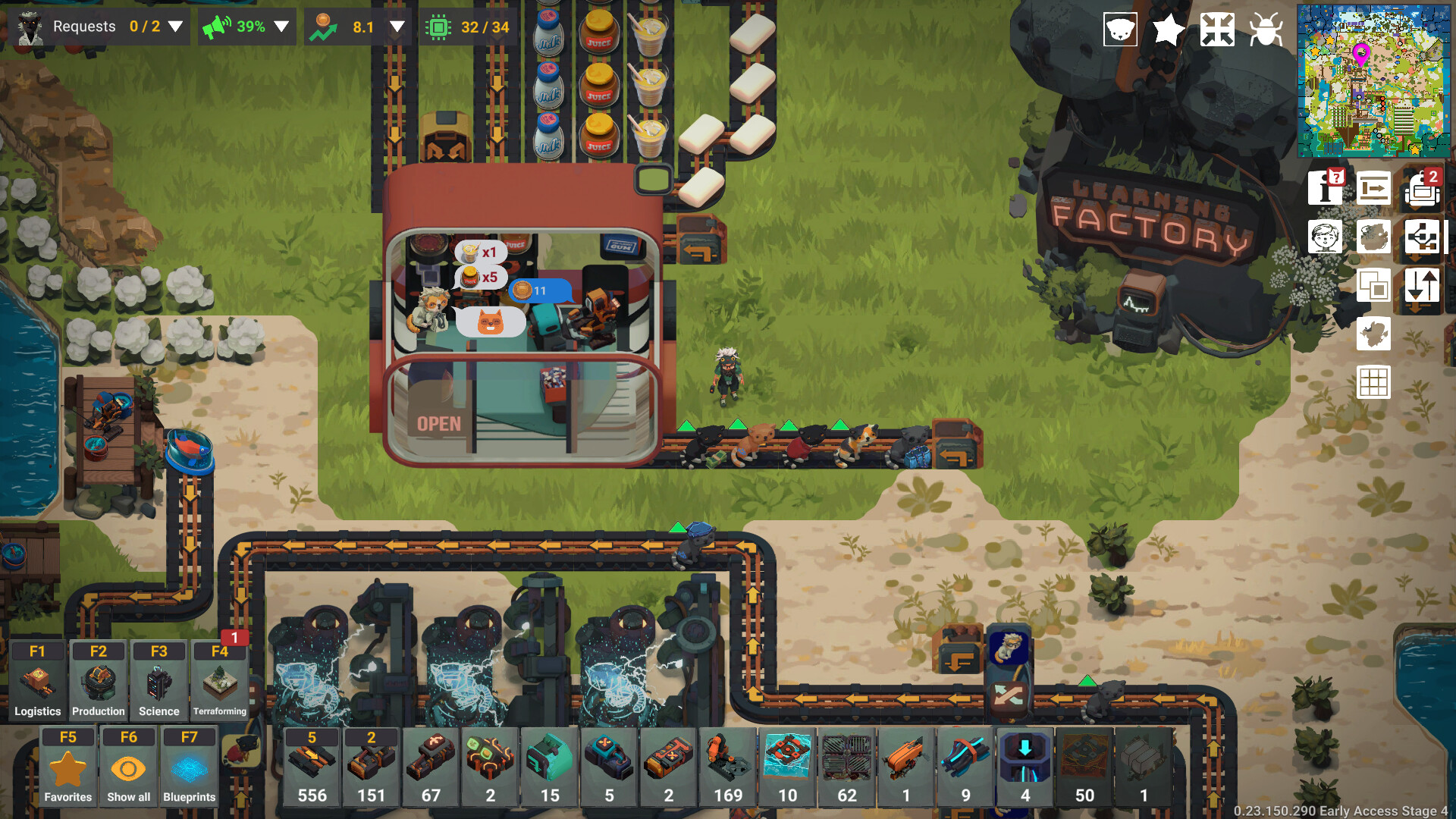This screenshot has height=819, width=1456.
Task: Expand the Requests 0/2 dropdown
Action: [x=175, y=27]
